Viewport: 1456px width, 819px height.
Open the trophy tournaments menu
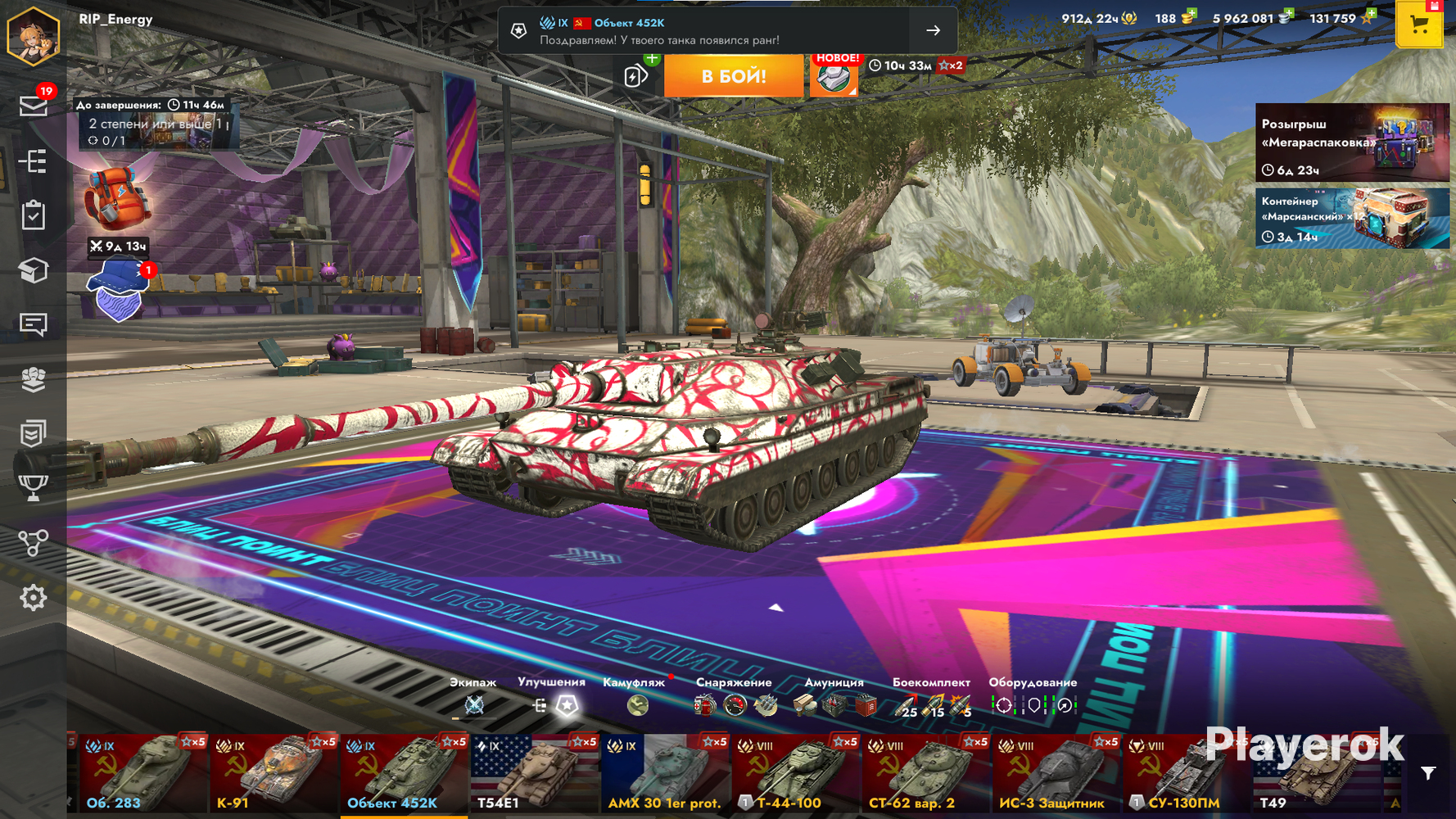click(34, 488)
